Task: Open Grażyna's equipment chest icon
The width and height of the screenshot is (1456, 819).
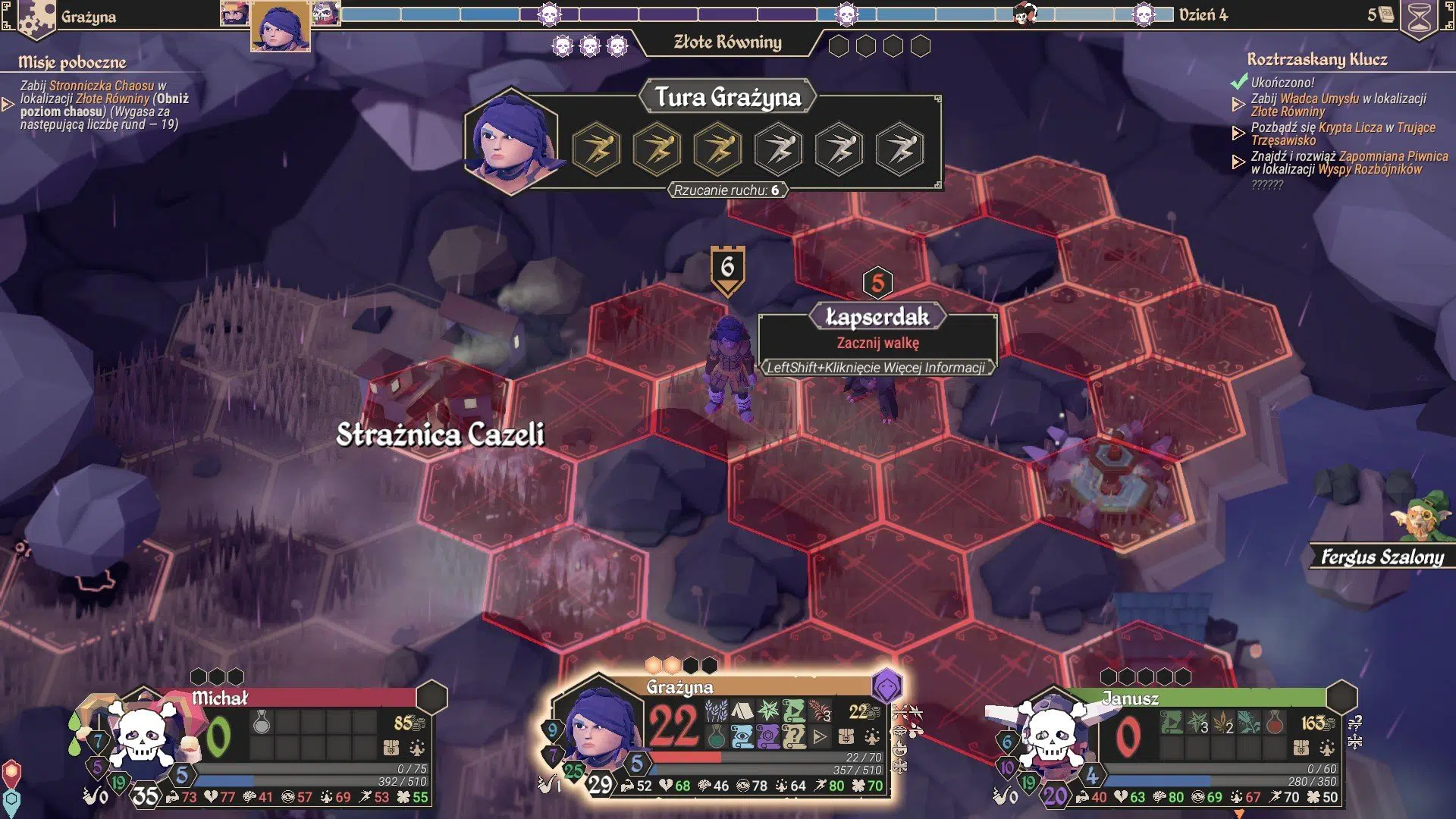Action: click(846, 736)
